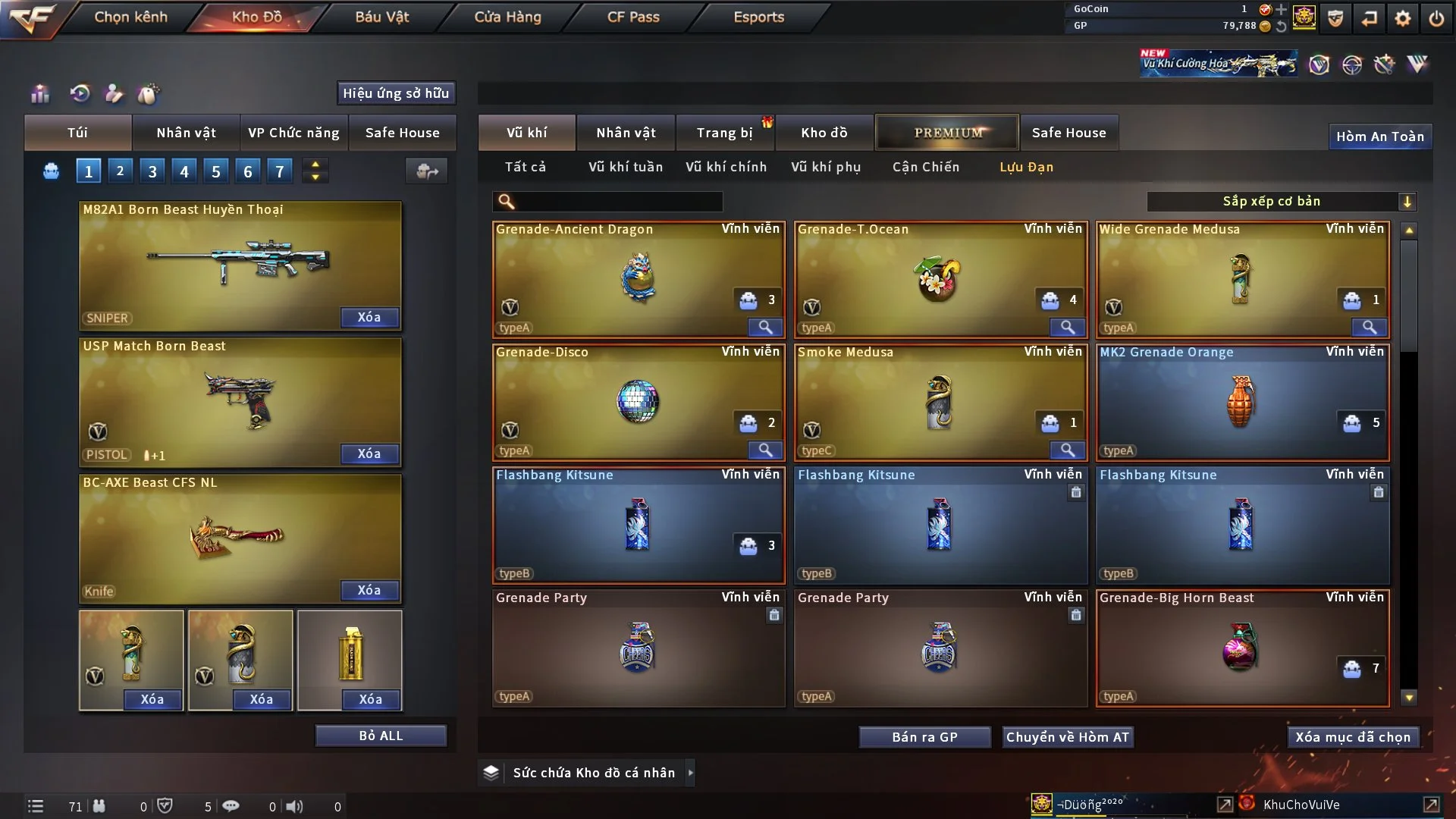
Task: Switch to the Trang bị inventory tab
Action: [x=724, y=133]
